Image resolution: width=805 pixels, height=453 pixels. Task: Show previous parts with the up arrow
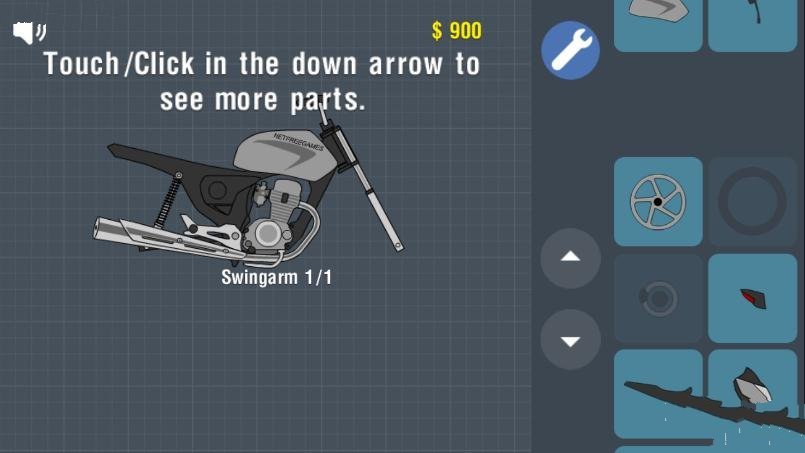[570, 258]
